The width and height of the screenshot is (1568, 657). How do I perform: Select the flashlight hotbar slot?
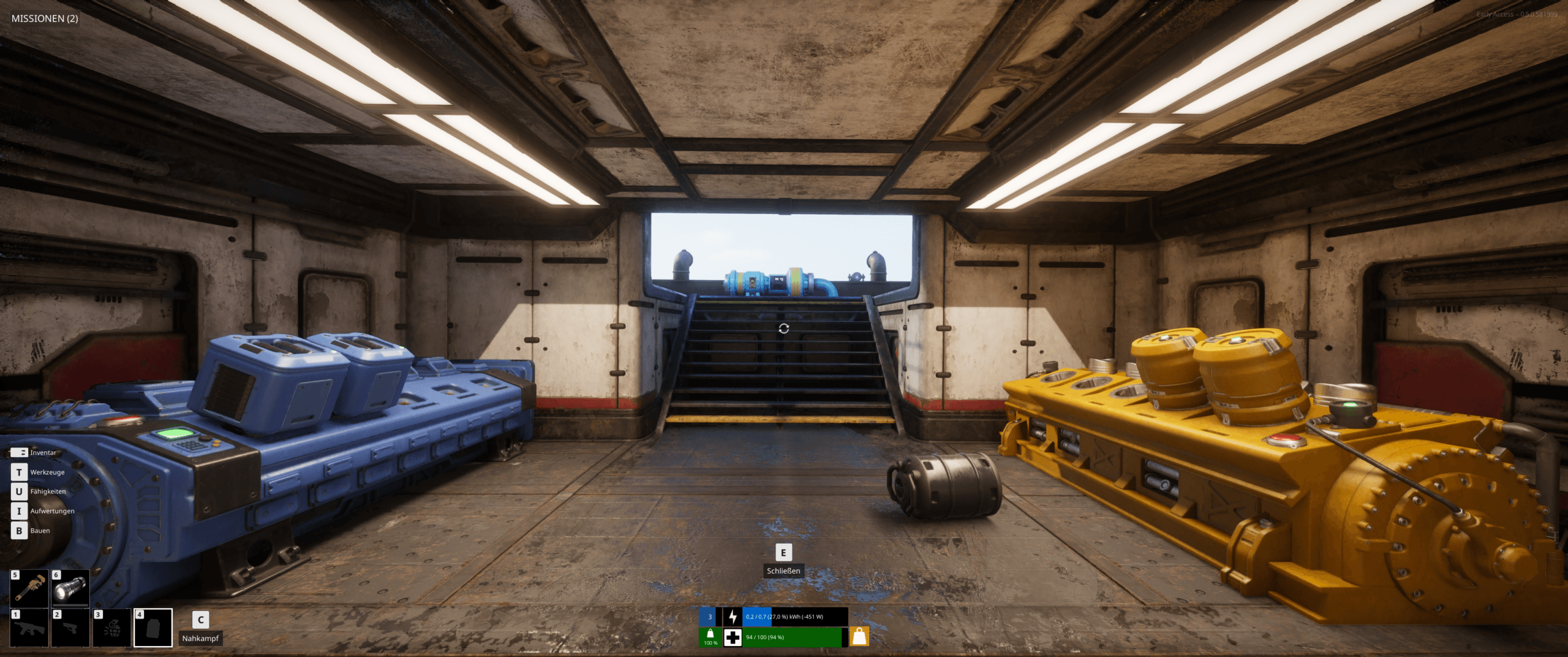click(70, 588)
